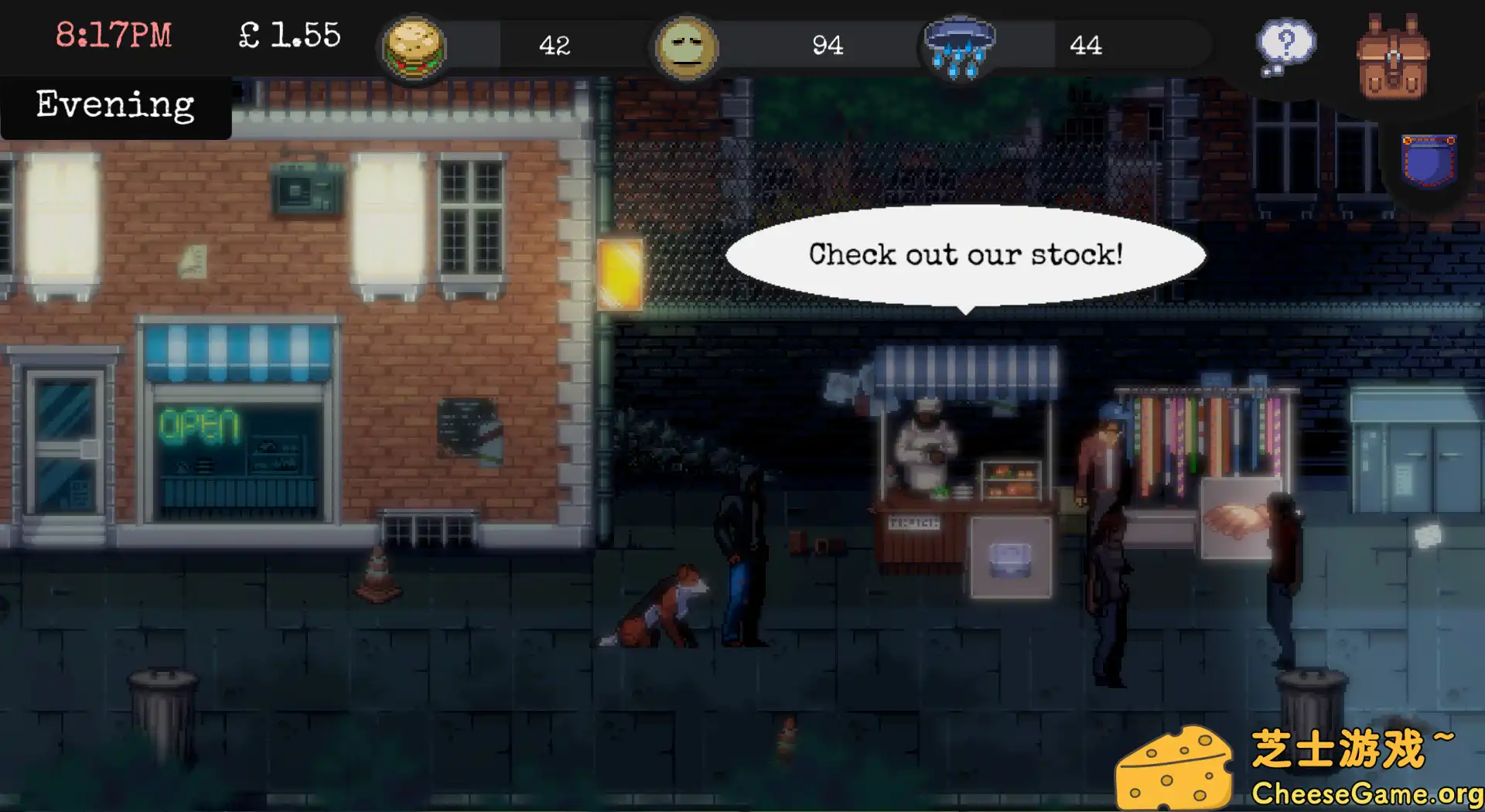Click the £ 1.55 money display
The image size is (1485, 812).
[x=288, y=33]
